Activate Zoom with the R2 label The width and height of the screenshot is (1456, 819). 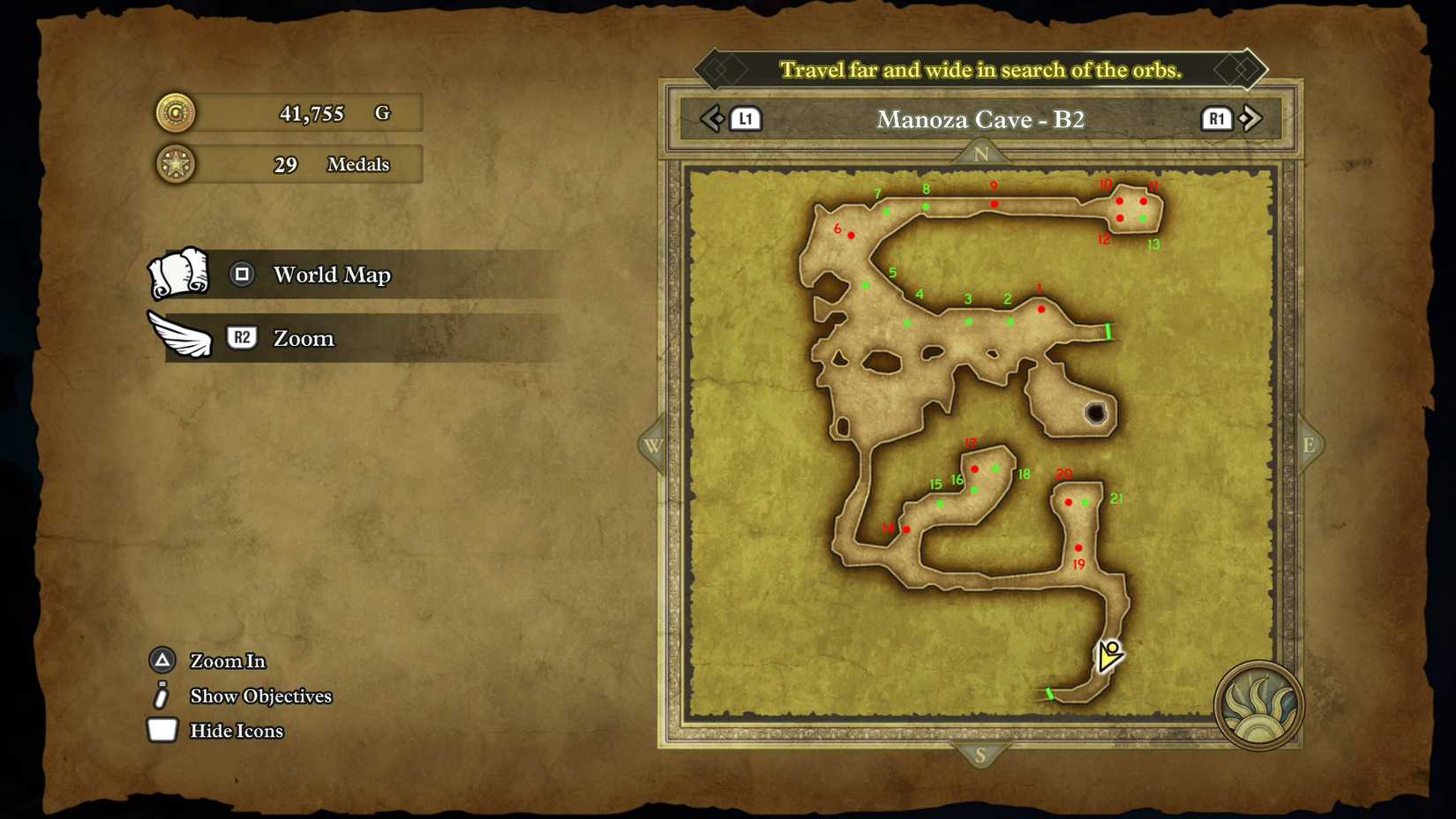(x=241, y=337)
